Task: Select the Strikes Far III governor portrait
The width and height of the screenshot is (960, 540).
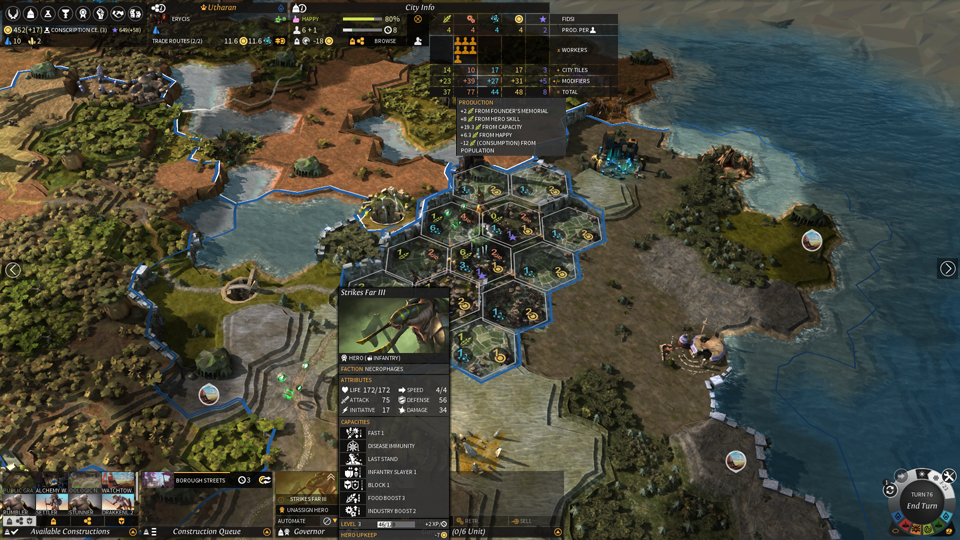Action: pyautogui.click(x=308, y=487)
